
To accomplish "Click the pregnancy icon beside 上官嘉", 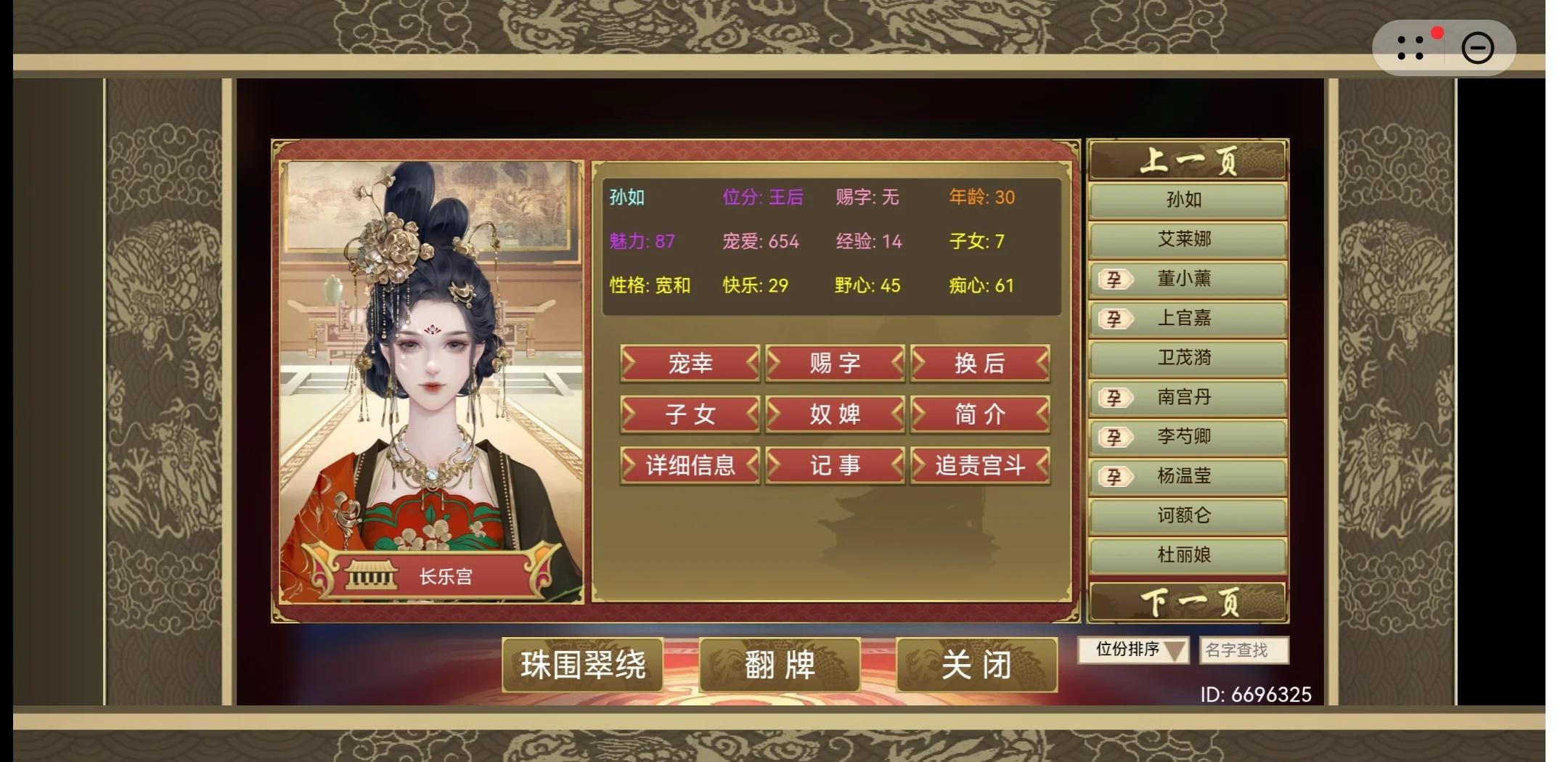I will click(x=1117, y=319).
